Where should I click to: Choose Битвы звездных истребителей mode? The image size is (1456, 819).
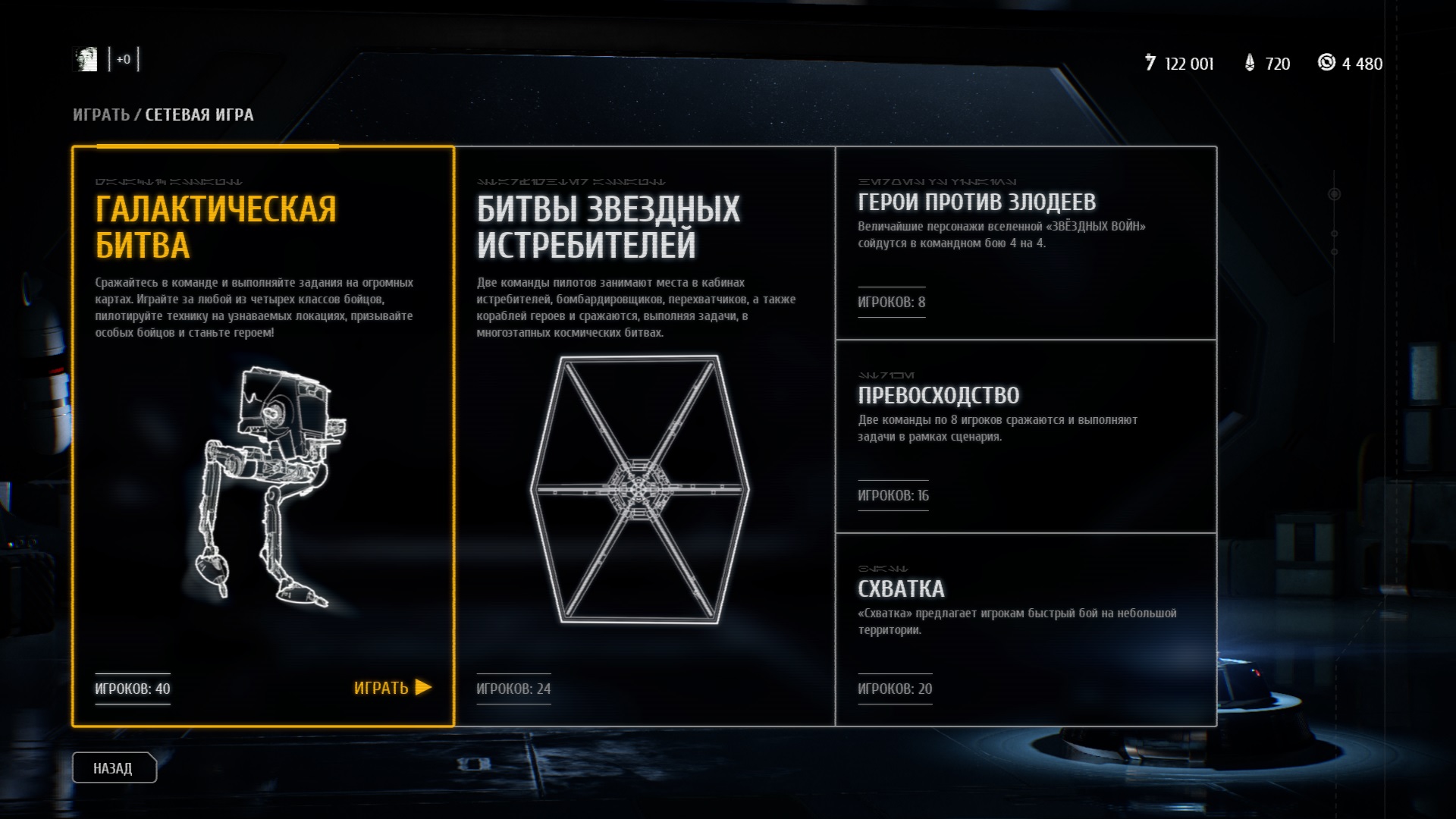[645, 436]
